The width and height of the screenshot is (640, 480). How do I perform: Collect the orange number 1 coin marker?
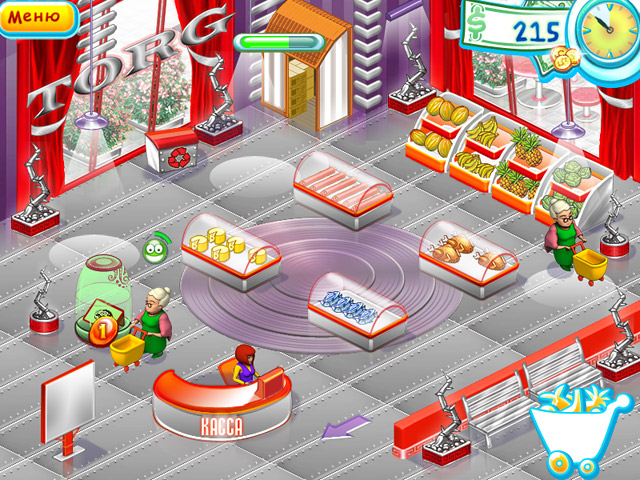tap(100, 329)
